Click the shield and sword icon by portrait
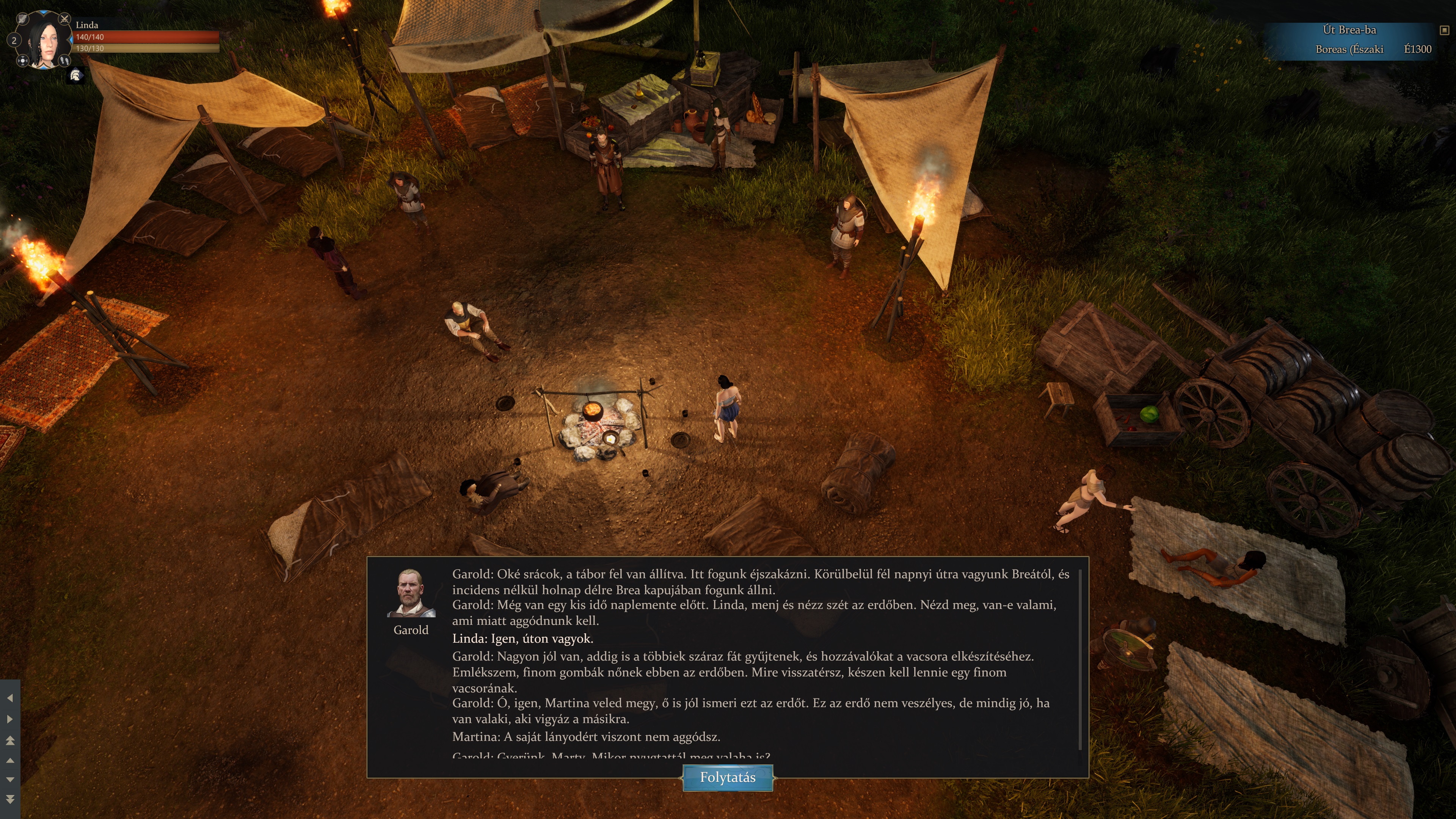Screen dimensions: 1456x819 pos(23,19)
